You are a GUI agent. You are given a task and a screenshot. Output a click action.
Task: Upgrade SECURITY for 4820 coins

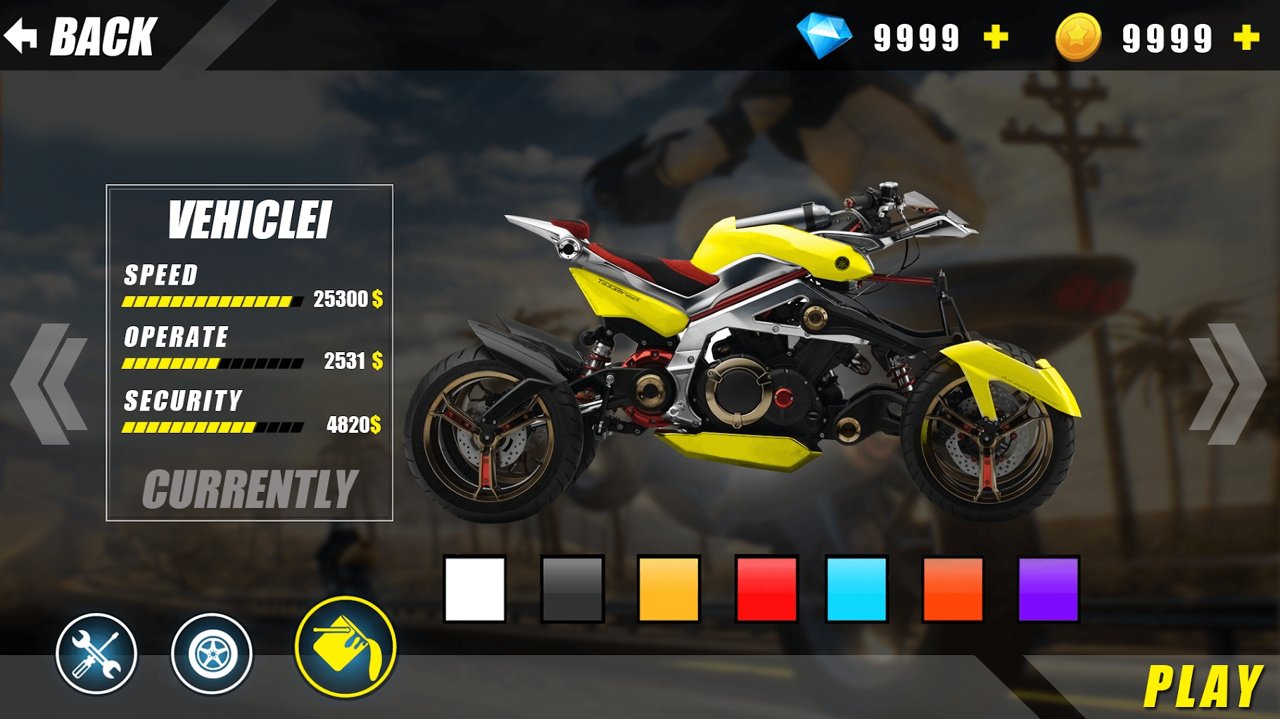click(x=353, y=425)
